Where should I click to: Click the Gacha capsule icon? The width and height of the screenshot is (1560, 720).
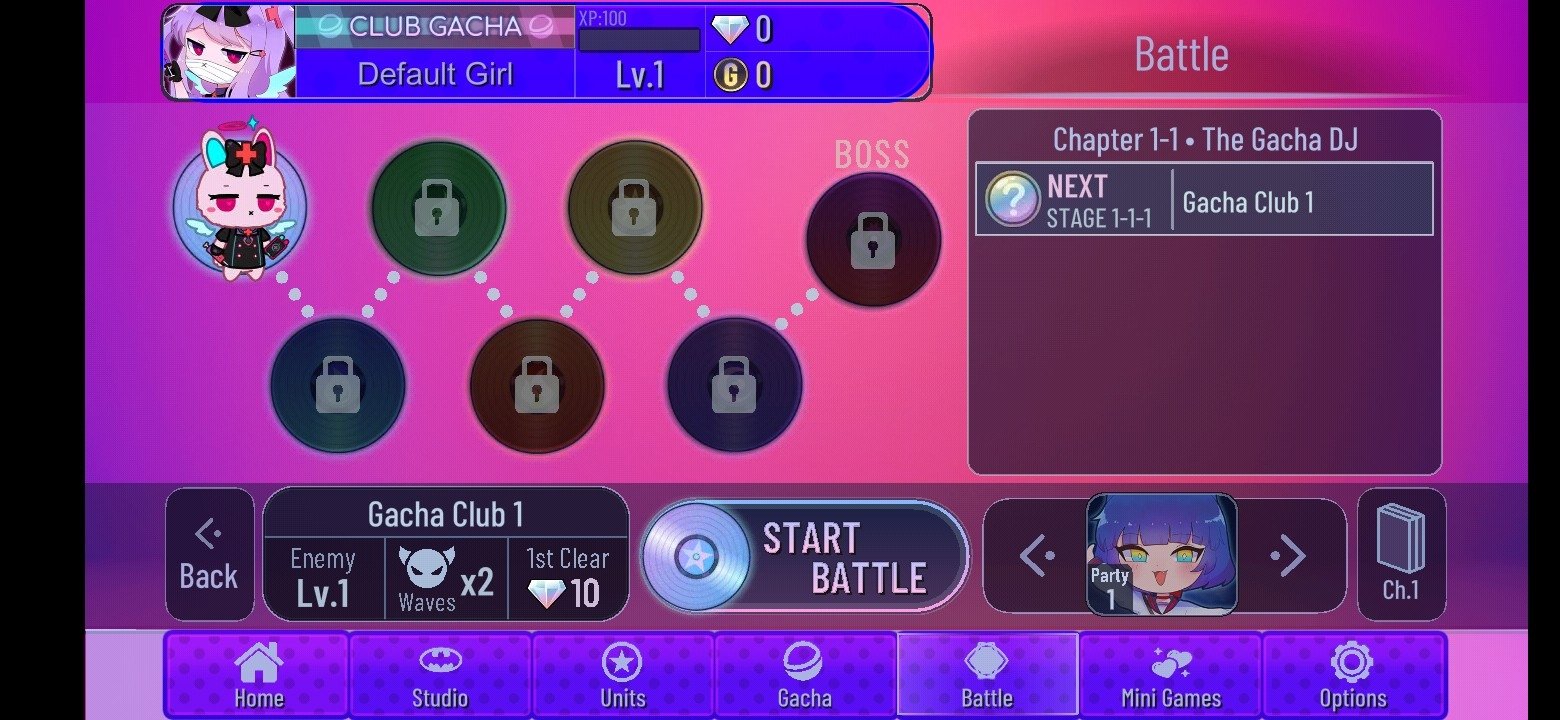[x=806, y=661]
